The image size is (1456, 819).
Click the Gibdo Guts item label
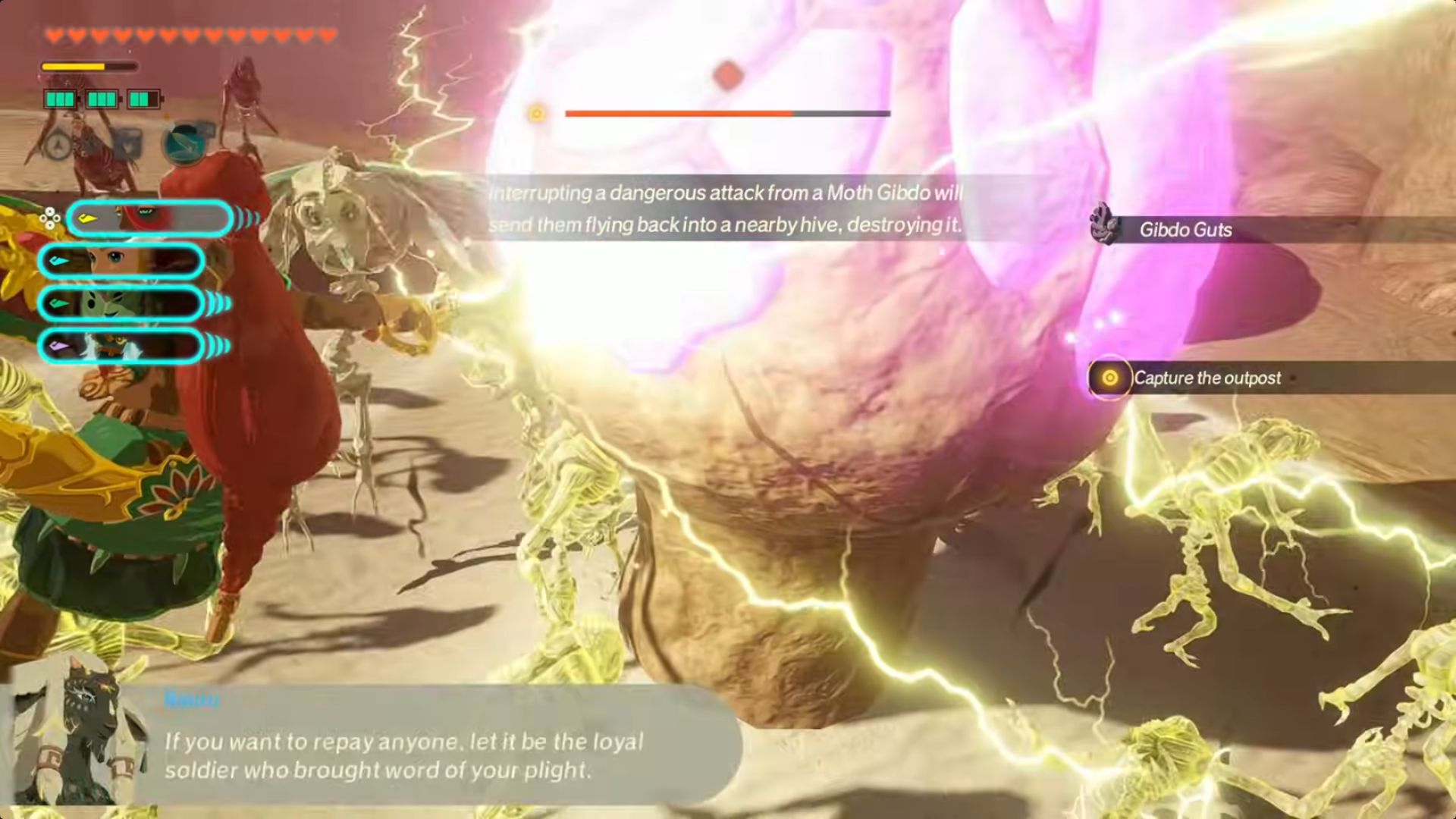(1185, 231)
